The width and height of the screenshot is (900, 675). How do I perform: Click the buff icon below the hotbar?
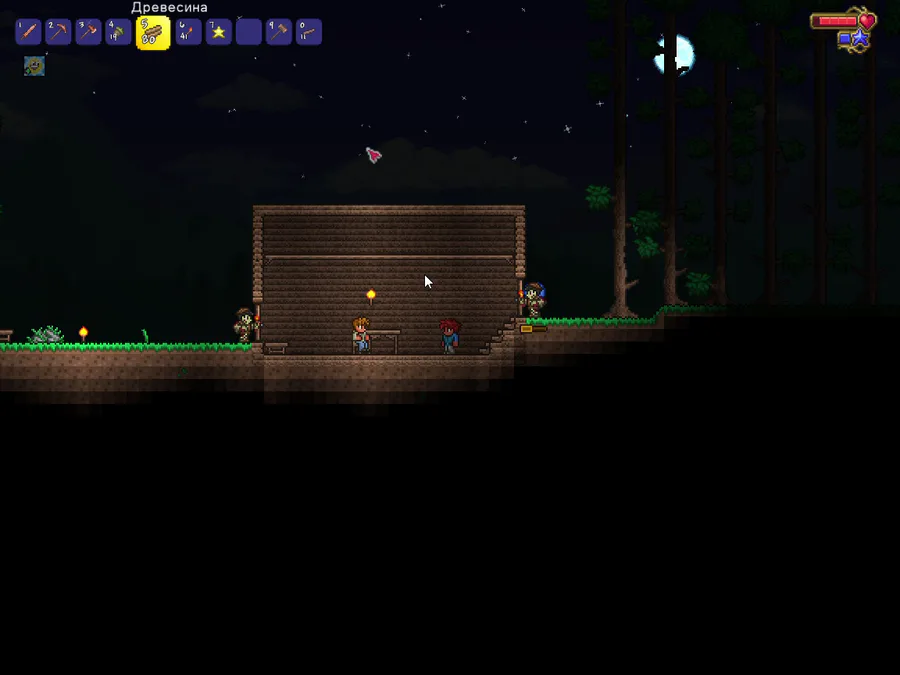coord(34,66)
